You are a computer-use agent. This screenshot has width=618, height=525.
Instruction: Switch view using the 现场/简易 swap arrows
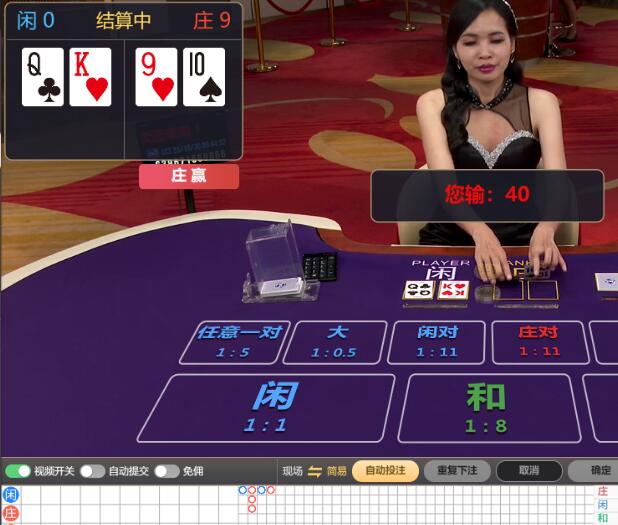tap(314, 471)
